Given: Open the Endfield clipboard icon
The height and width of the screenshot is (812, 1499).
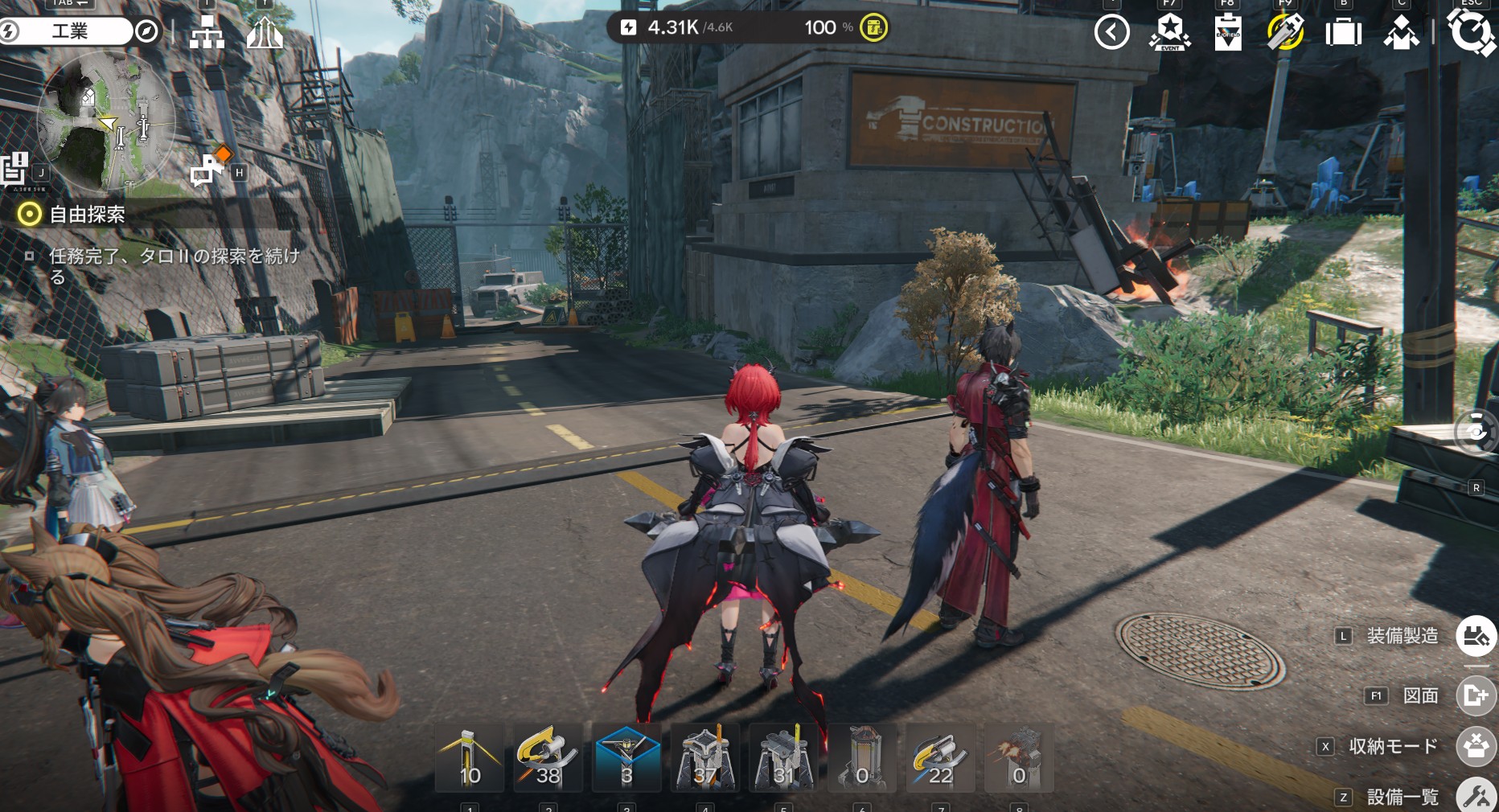Looking at the screenshot, I should [x=1227, y=33].
